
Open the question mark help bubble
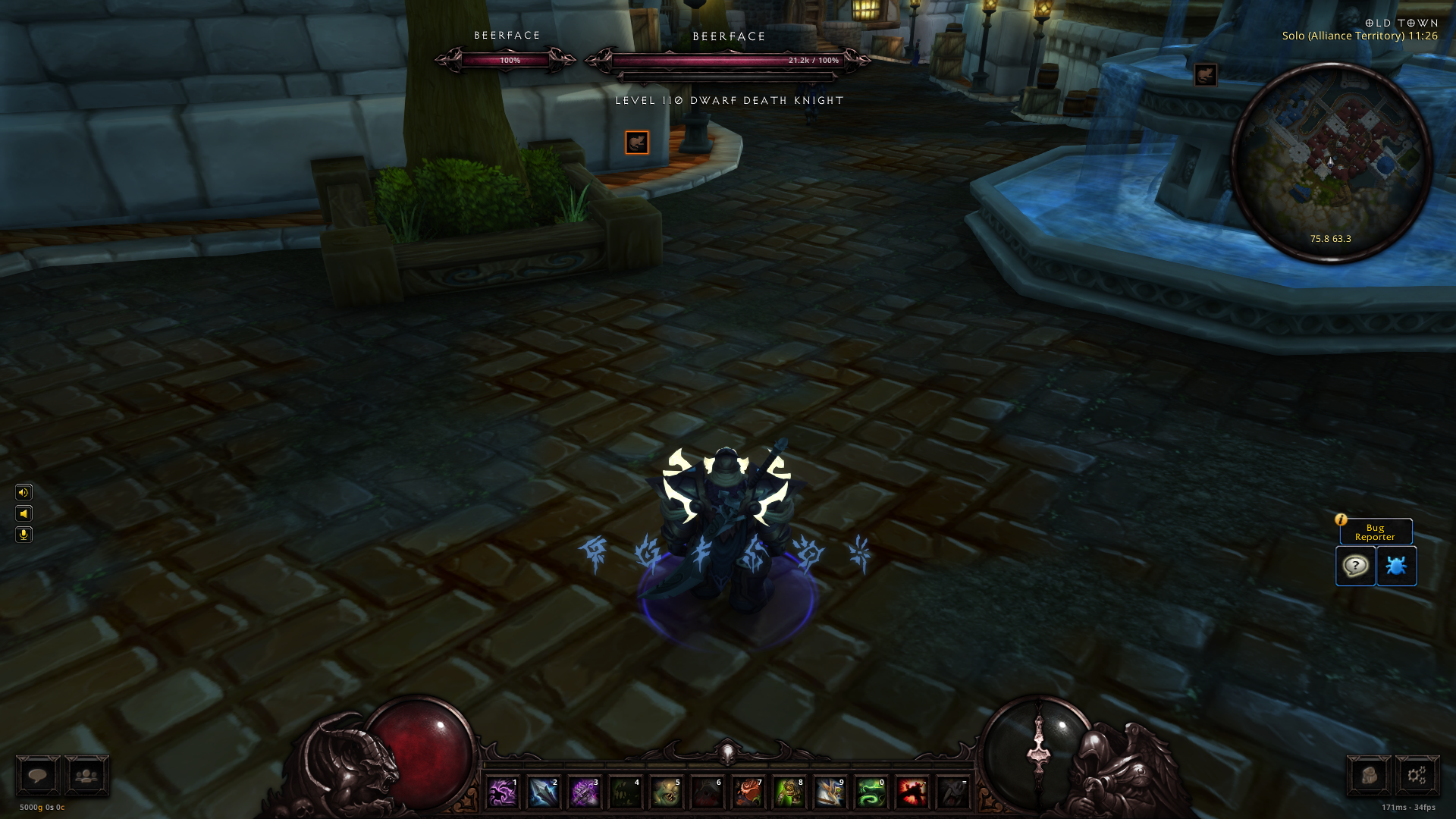click(x=1355, y=566)
